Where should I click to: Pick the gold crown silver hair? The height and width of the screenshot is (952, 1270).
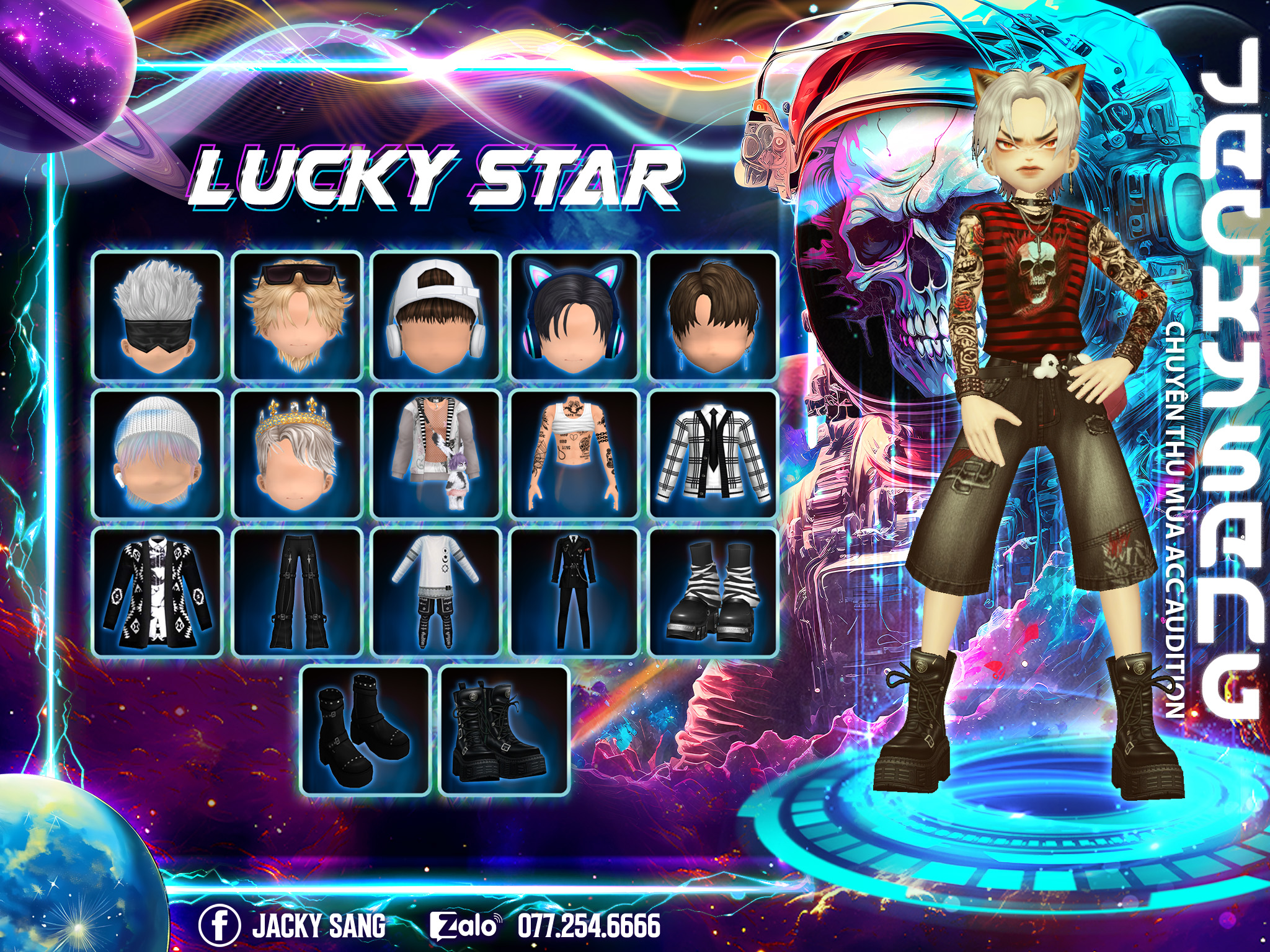pos(297,454)
